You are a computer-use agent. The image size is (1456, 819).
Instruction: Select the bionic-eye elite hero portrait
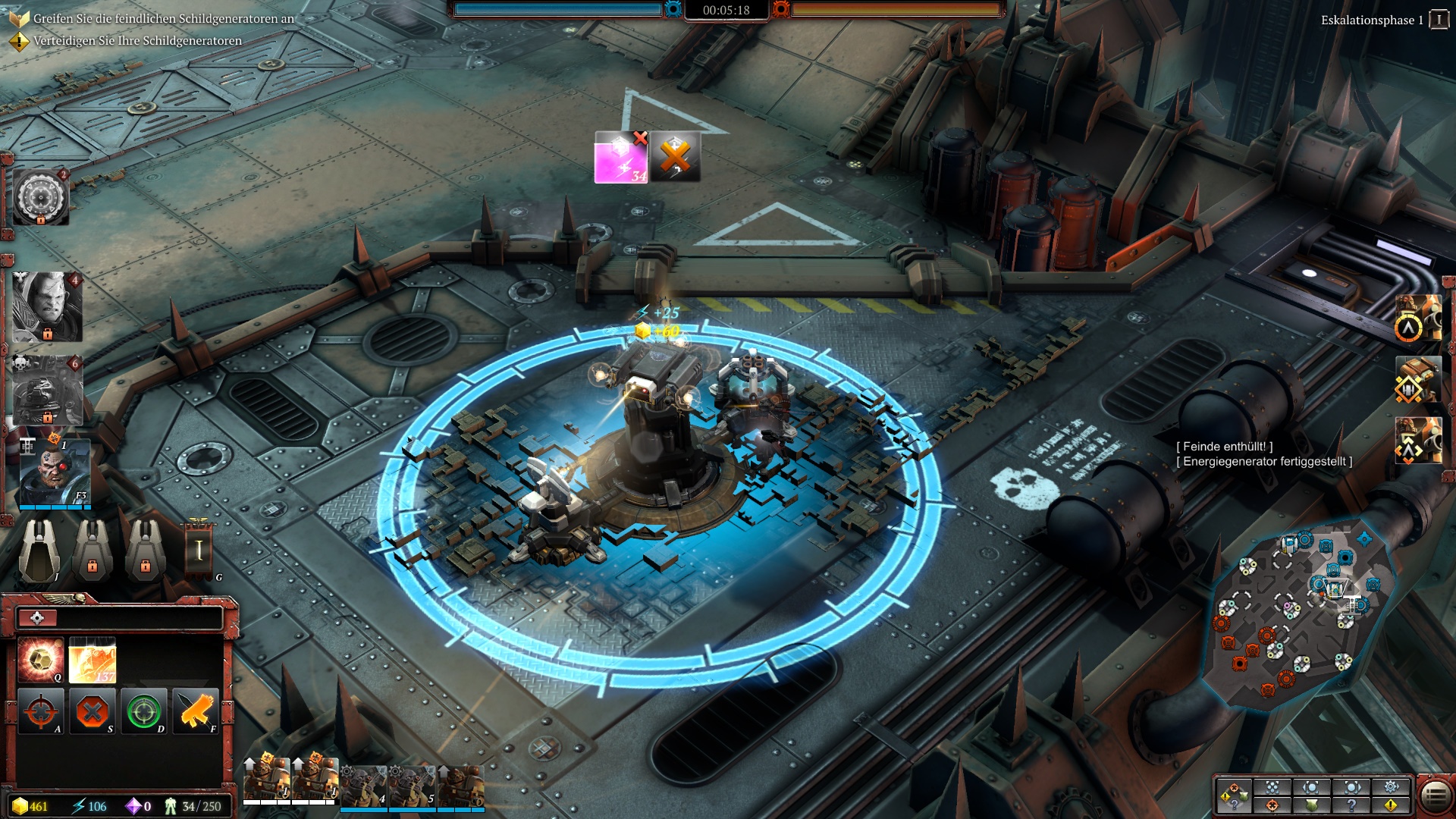tap(54, 473)
